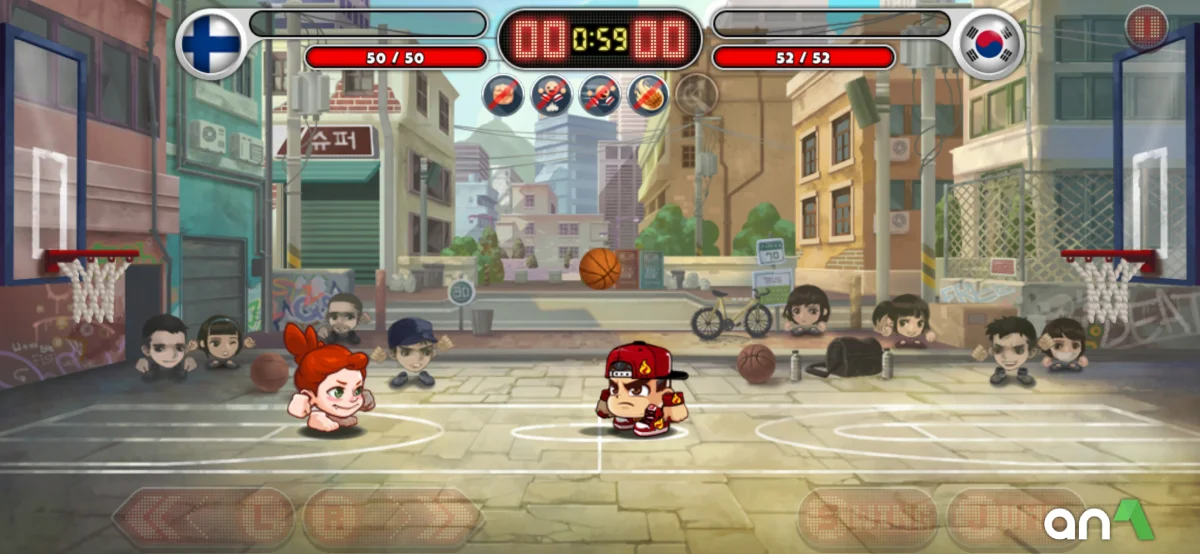Pause the match with the red pause button
Screen dimensions: 1200x554
click(x=1146, y=27)
